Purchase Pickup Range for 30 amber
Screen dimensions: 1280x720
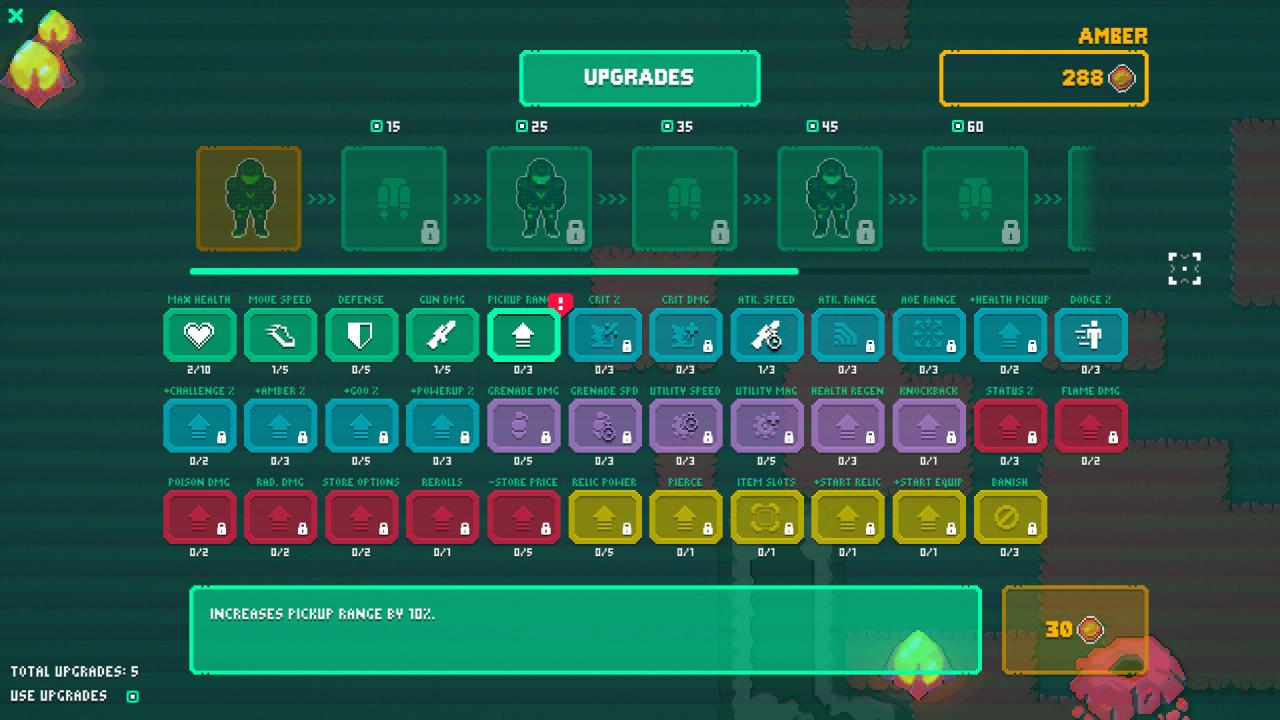click(x=1074, y=630)
